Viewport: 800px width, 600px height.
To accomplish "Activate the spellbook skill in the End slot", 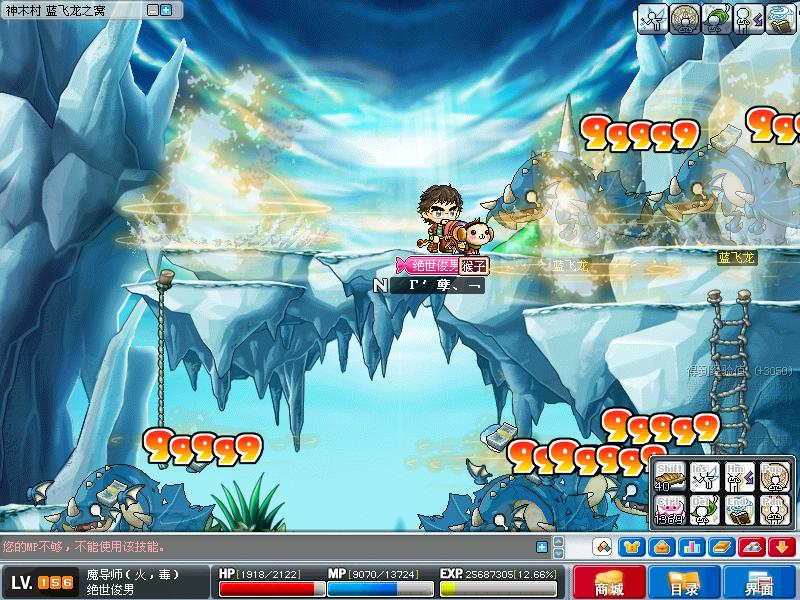I will [739, 510].
